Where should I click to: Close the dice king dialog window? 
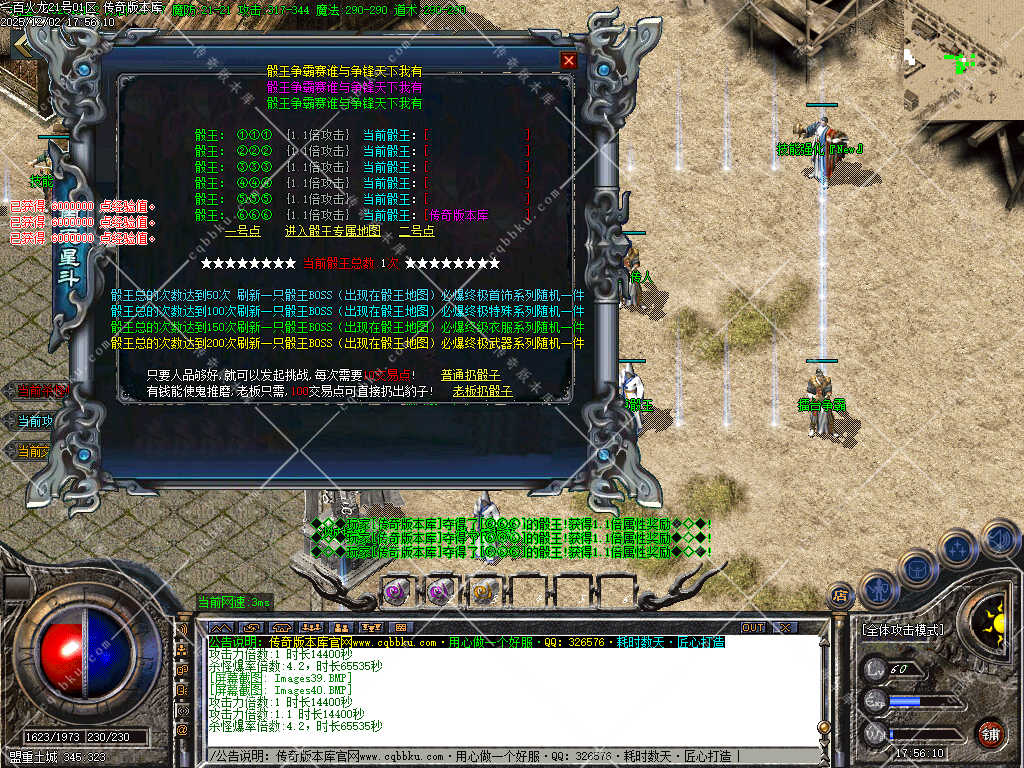(x=569, y=60)
